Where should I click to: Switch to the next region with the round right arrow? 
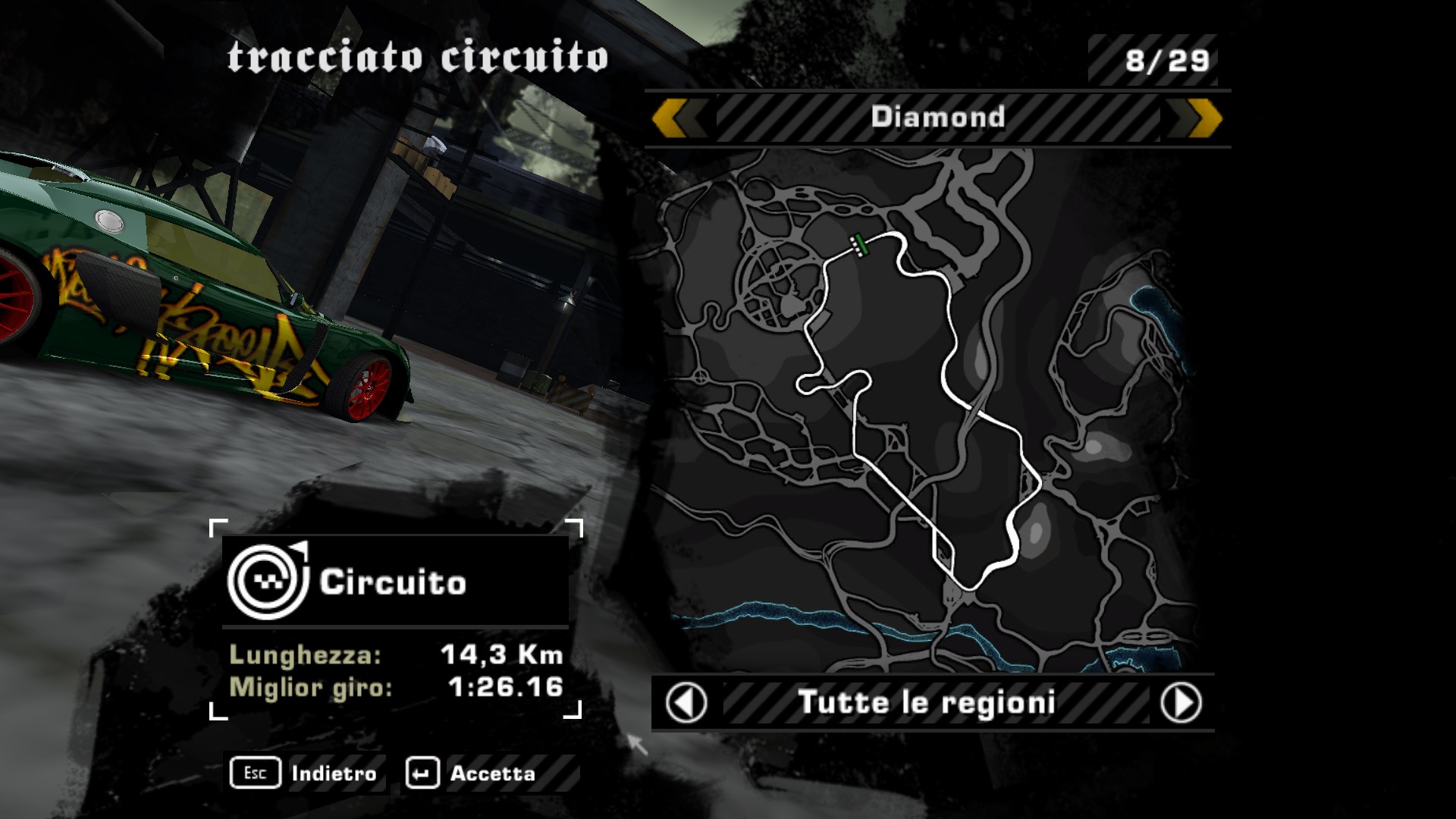click(1181, 703)
